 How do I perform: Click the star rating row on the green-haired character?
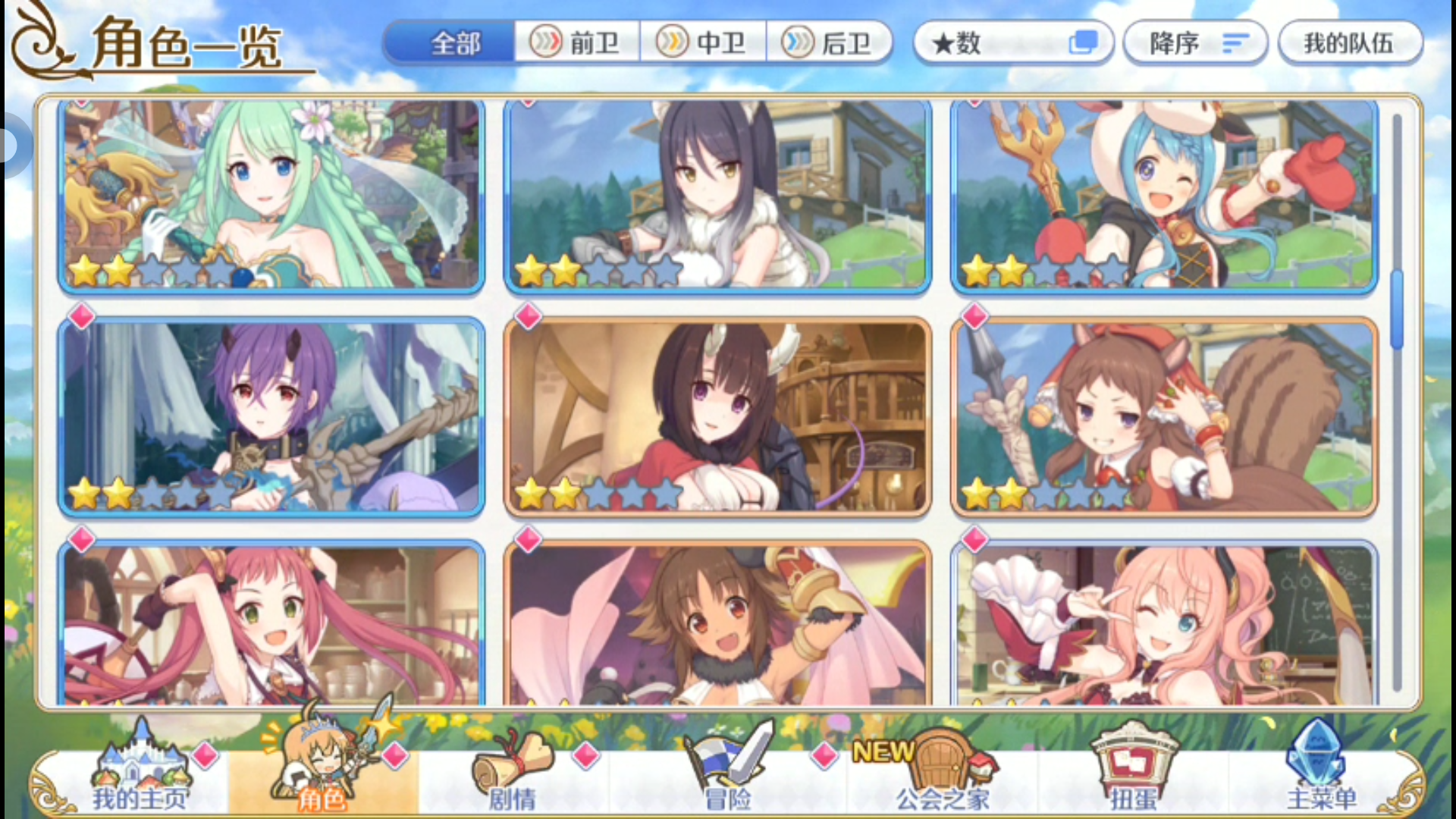pos(152,270)
